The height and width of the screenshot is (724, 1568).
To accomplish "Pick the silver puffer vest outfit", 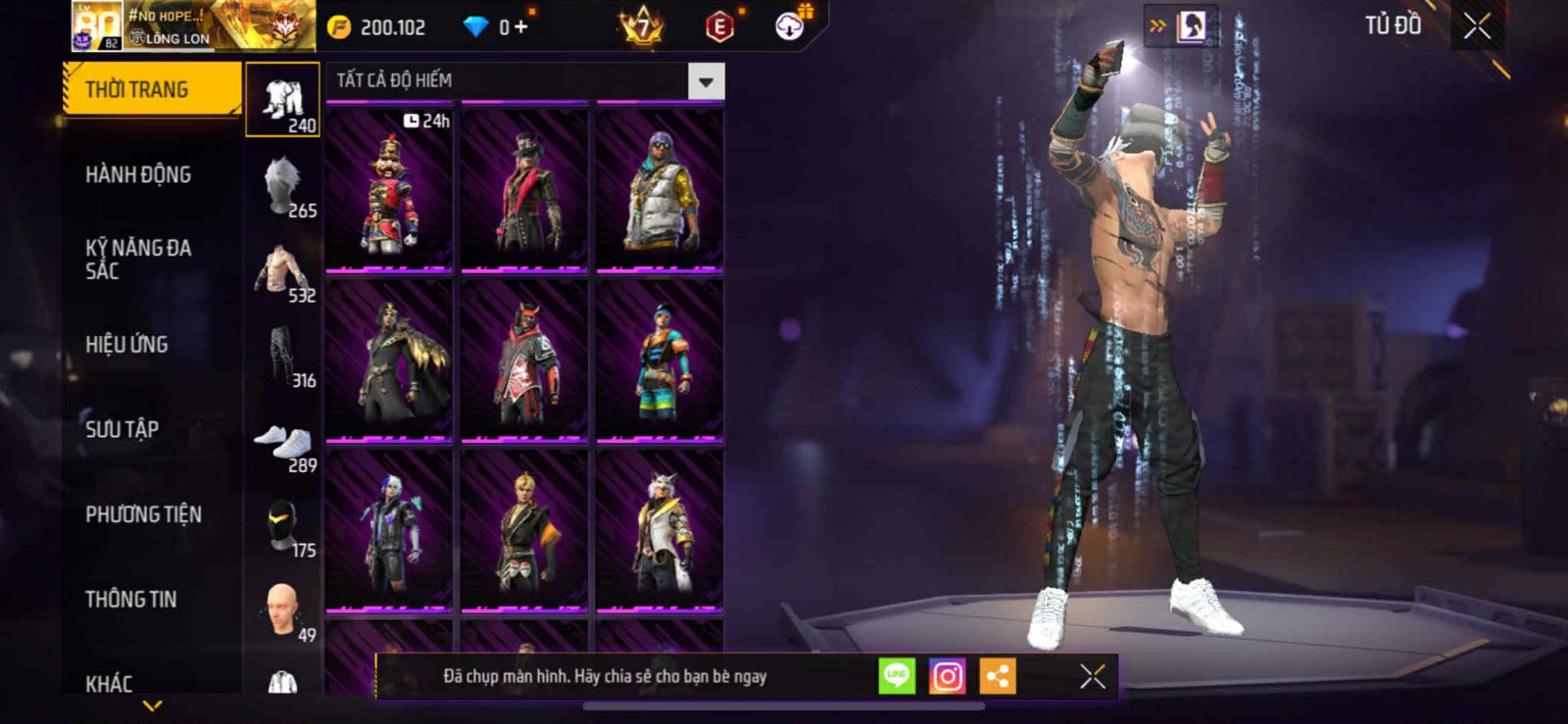I will pos(660,189).
